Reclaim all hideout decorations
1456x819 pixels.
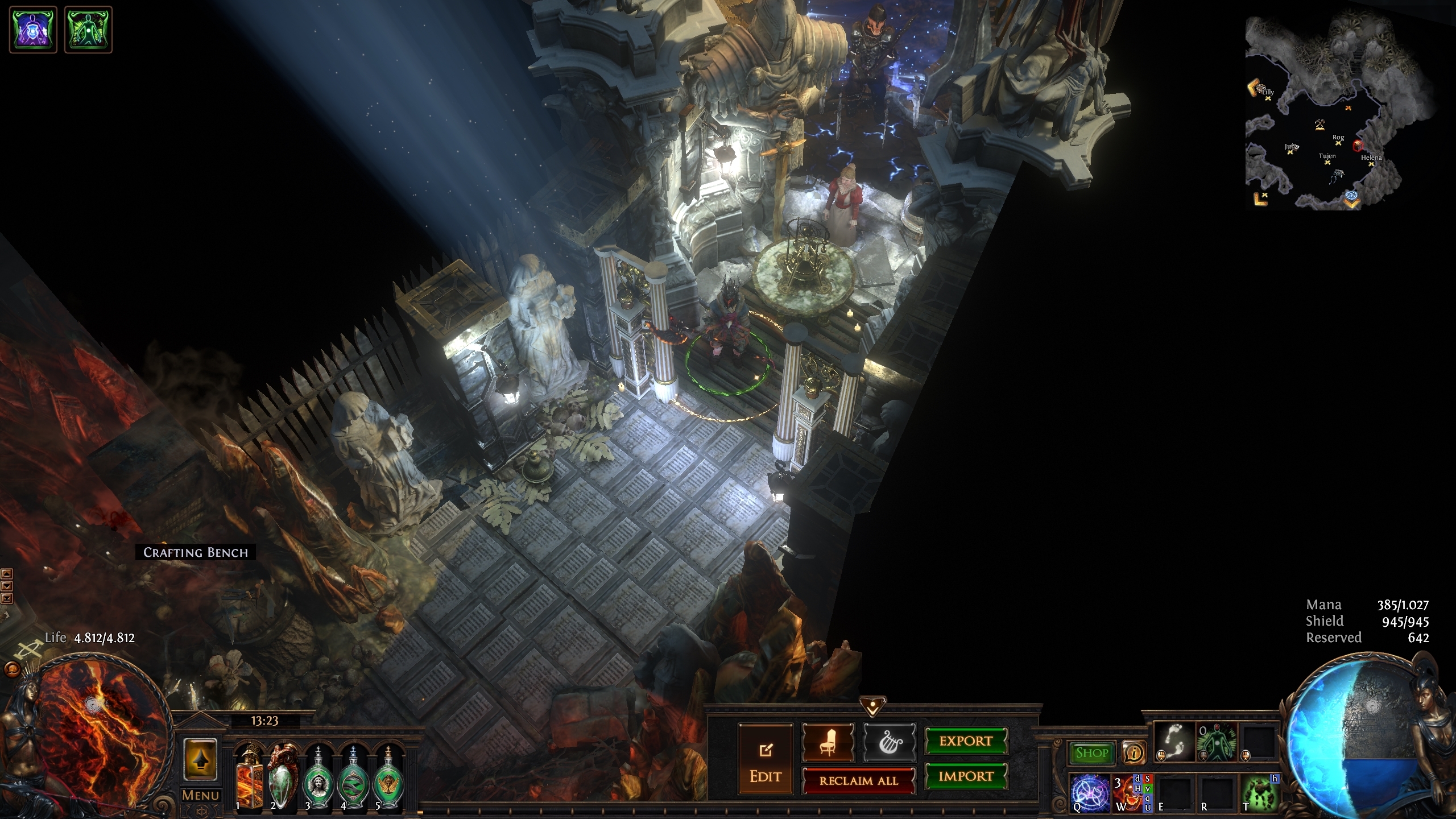click(858, 781)
